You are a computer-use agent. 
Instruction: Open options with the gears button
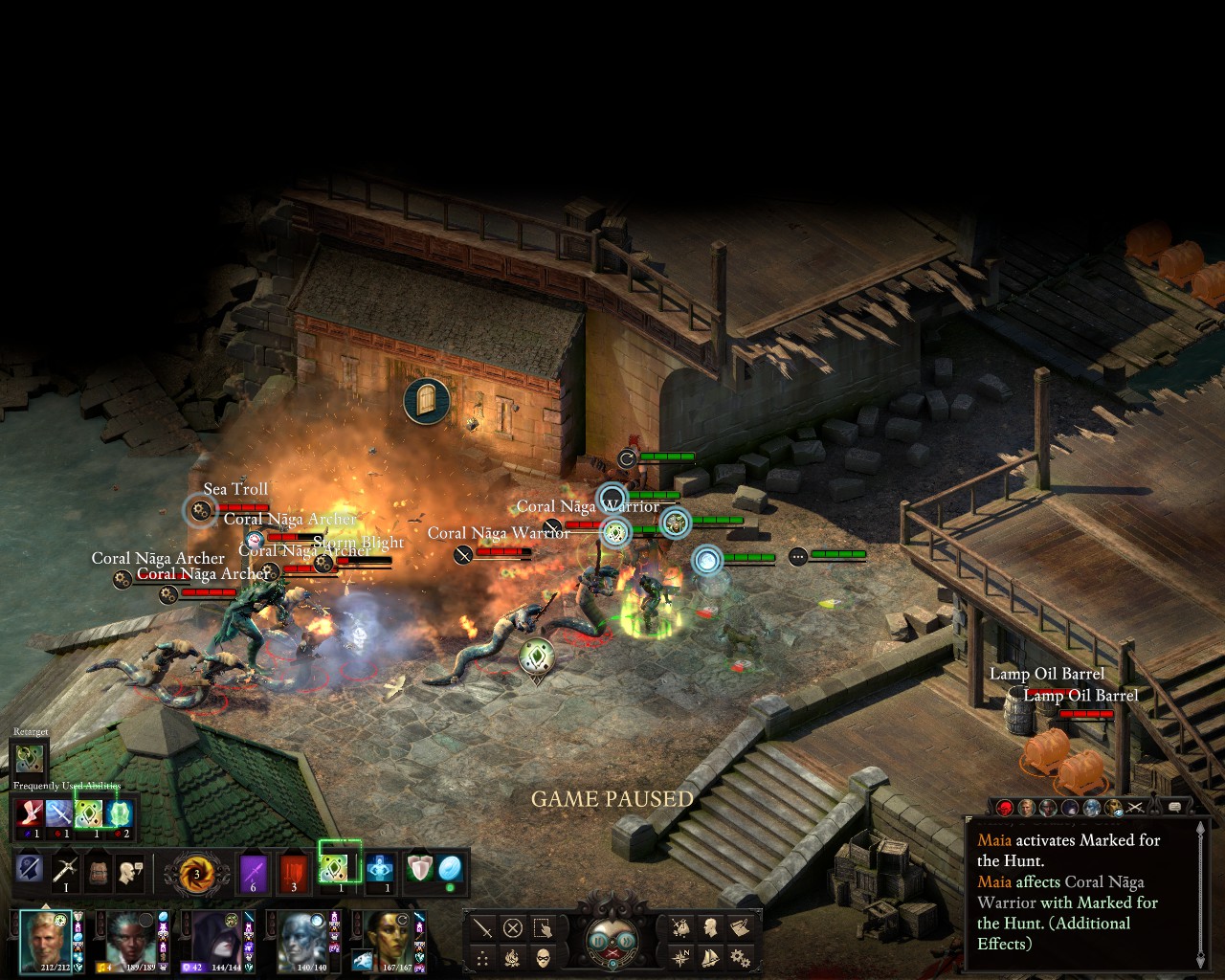tap(740, 957)
